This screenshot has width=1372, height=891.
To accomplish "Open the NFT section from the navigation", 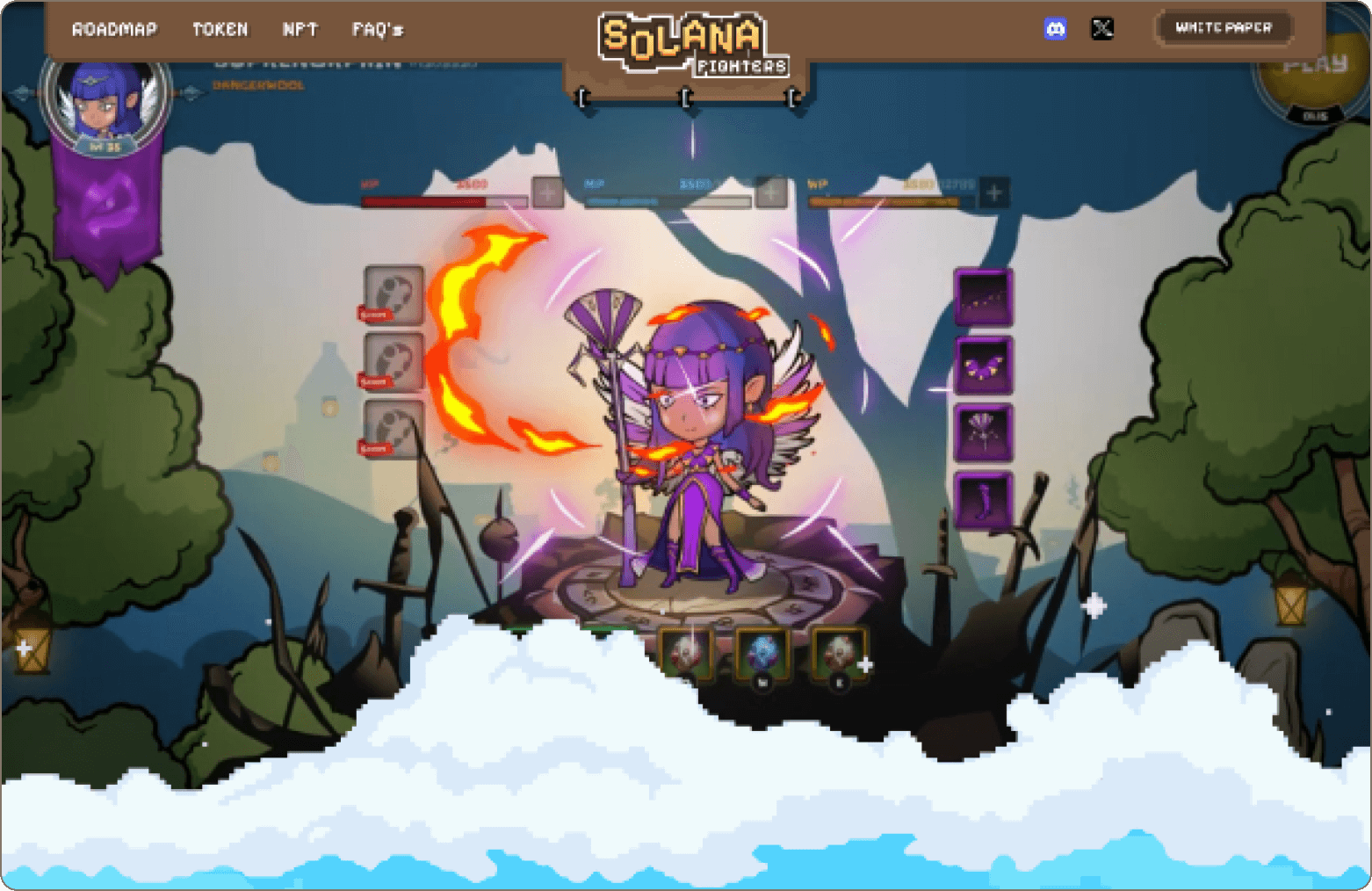I will [300, 29].
